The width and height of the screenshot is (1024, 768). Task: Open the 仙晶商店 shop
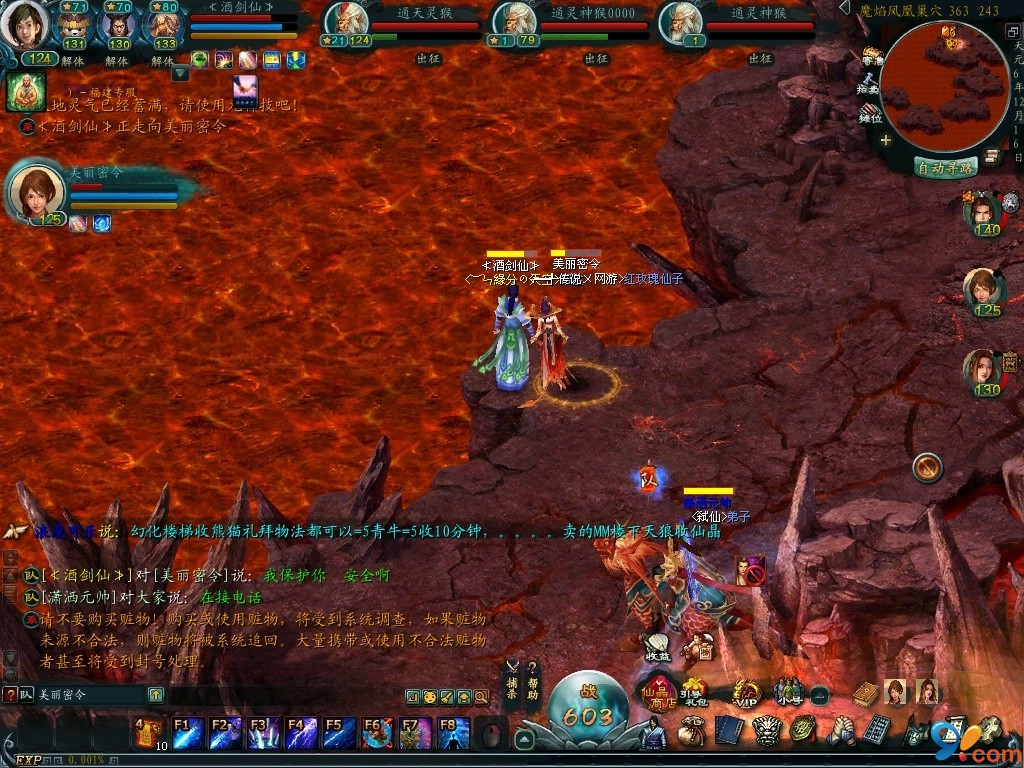(660, 692)
